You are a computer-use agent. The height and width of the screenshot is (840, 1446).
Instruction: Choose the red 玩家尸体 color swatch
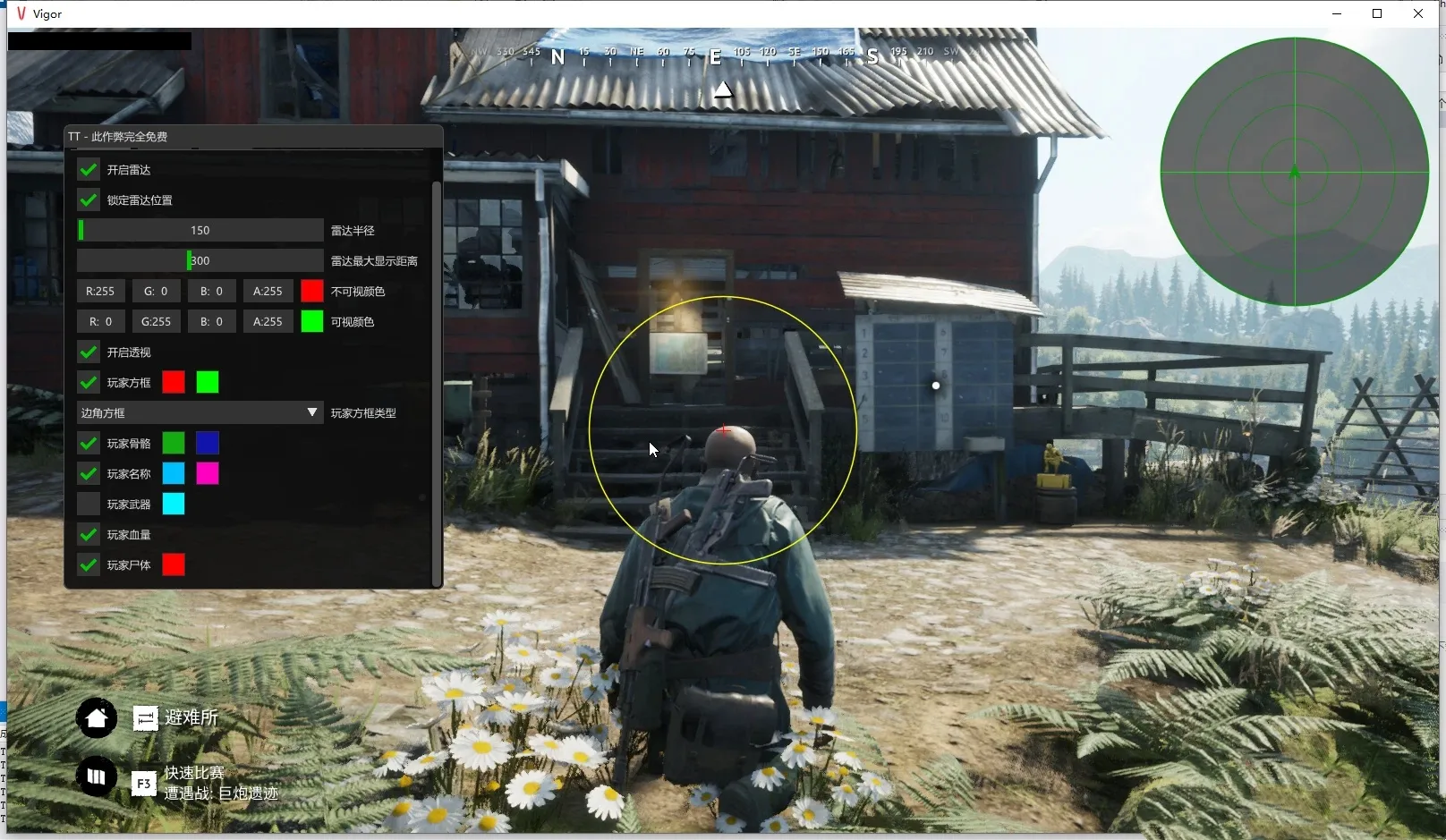click(x=174, y=565)
